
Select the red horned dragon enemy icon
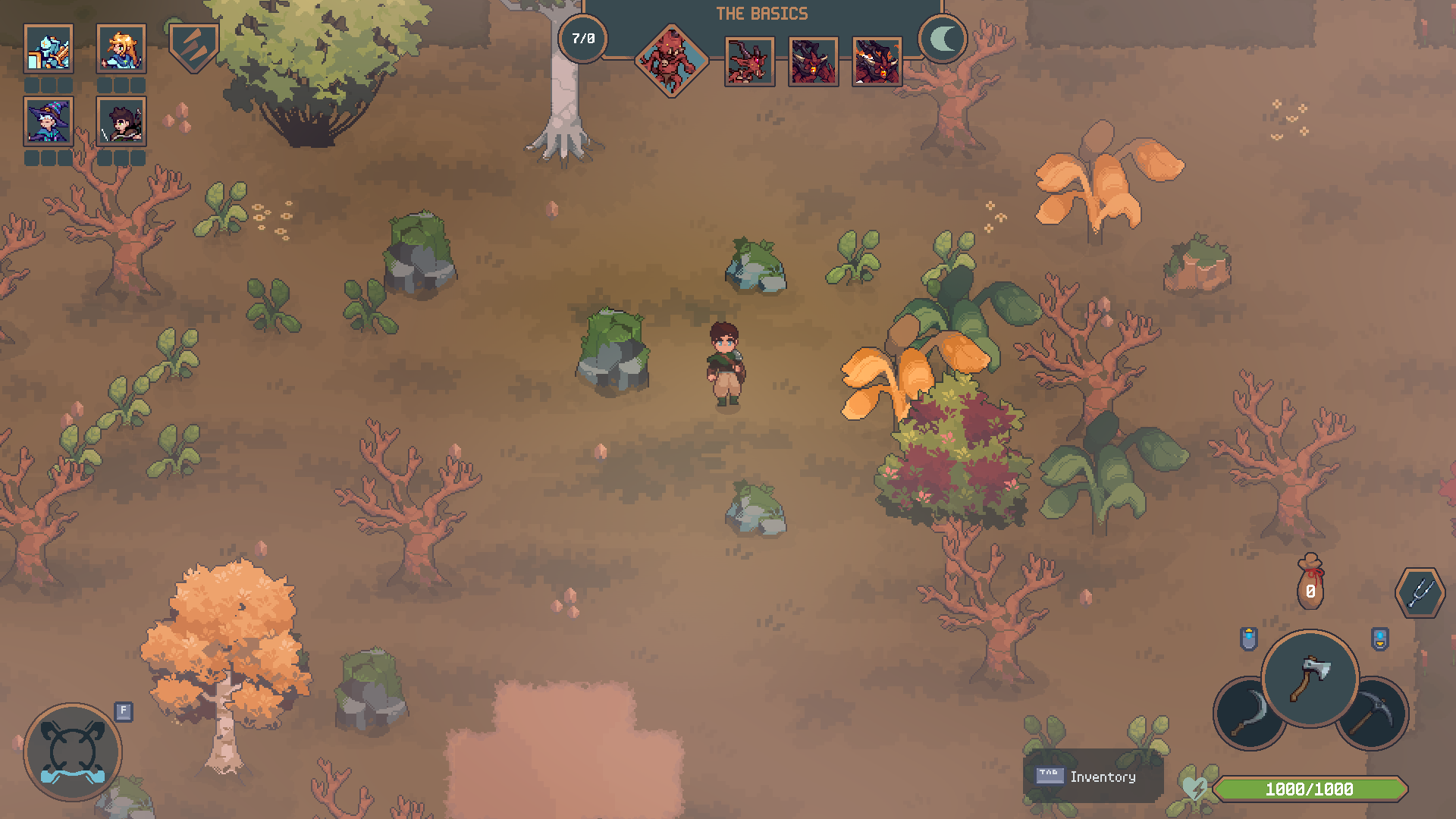749,61
